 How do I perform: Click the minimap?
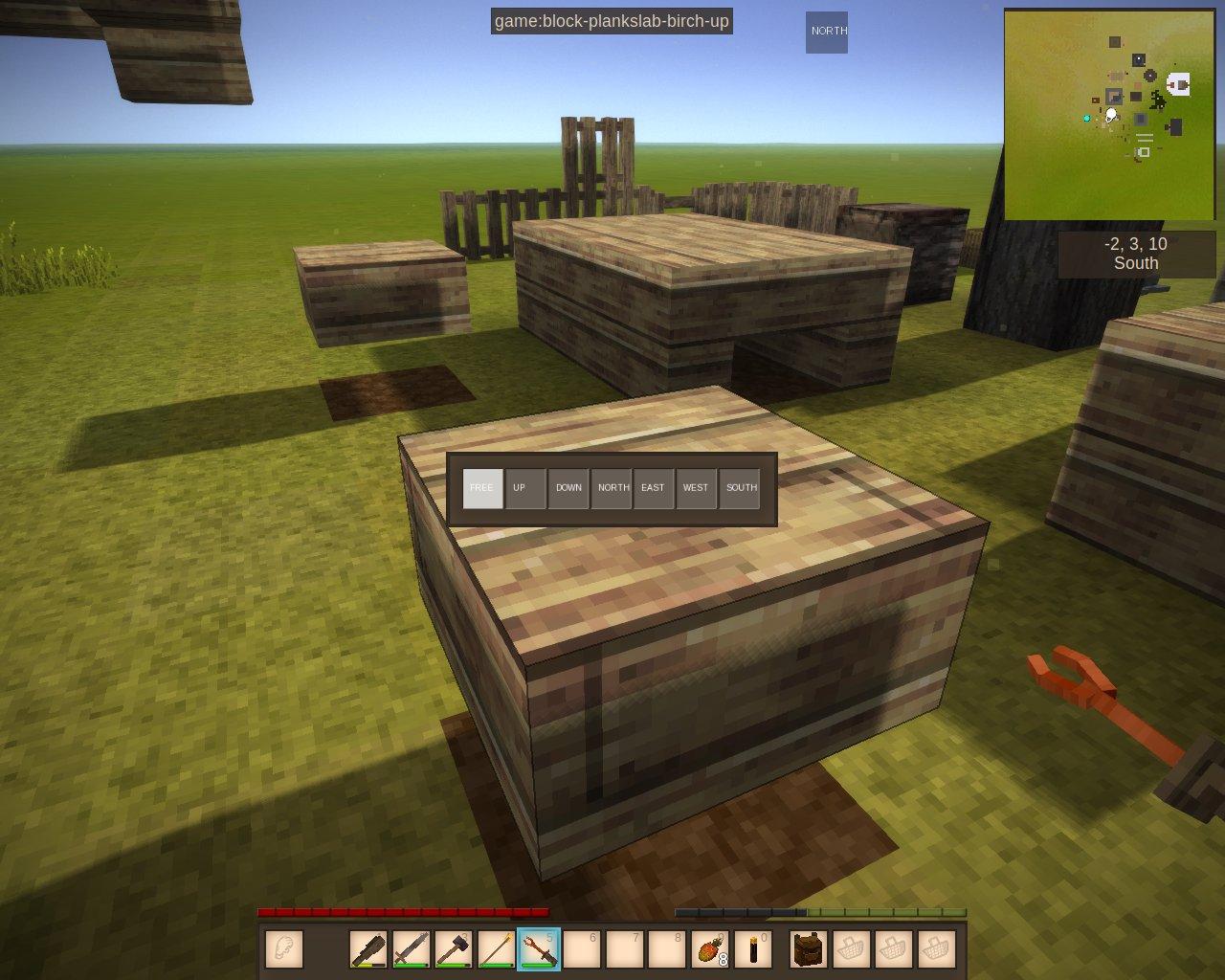tap(1109, 114)
